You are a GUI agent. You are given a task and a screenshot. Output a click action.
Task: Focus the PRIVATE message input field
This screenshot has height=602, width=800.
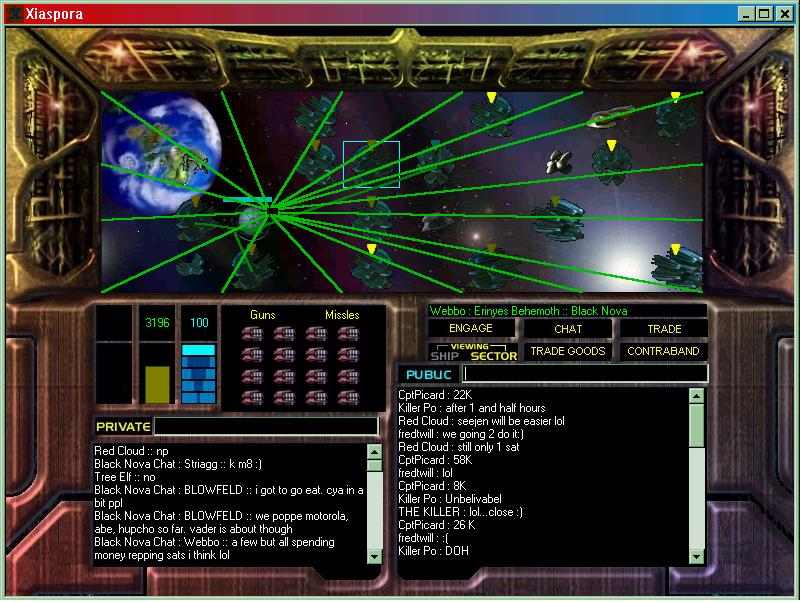click(x=266, y=426)
